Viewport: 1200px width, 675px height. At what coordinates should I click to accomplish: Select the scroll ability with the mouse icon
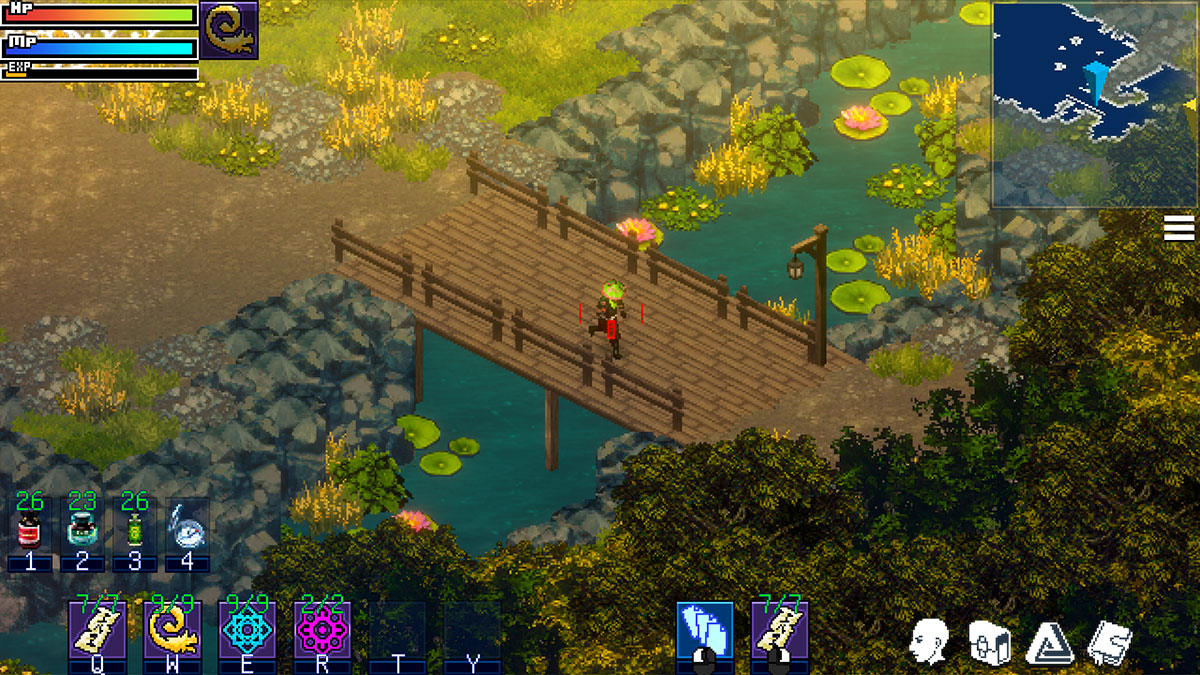[x=779, y=630]
